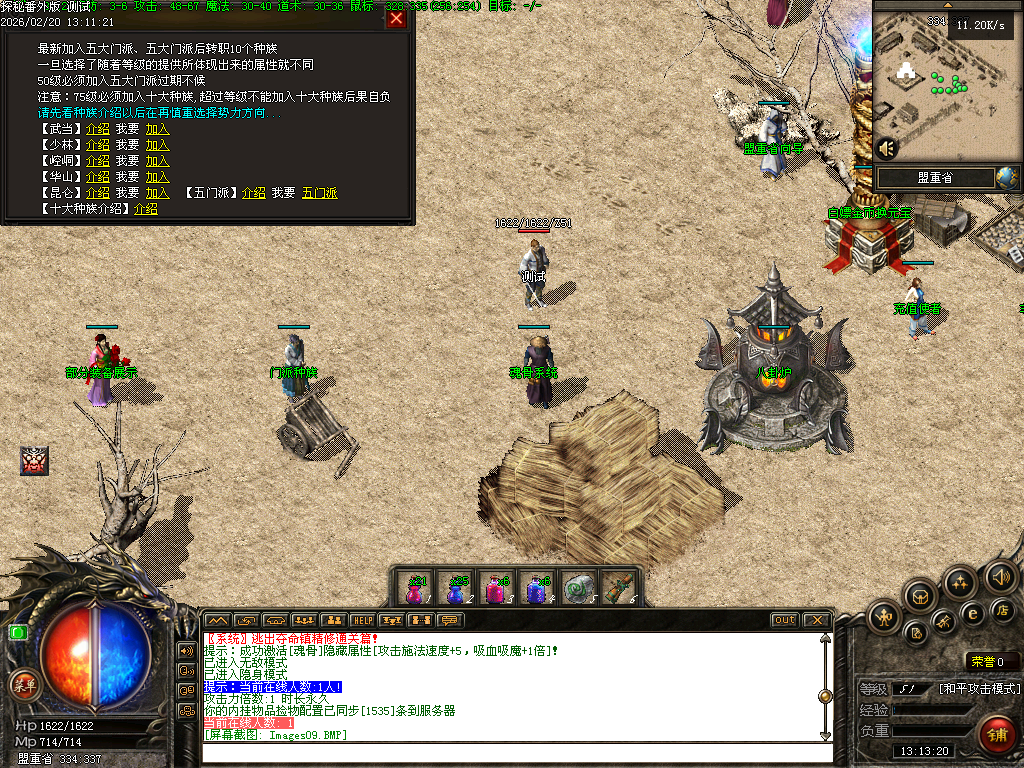Join the 昆仑 faction via 加入
The image size is (1024, 768).
(x=157, y=193)
